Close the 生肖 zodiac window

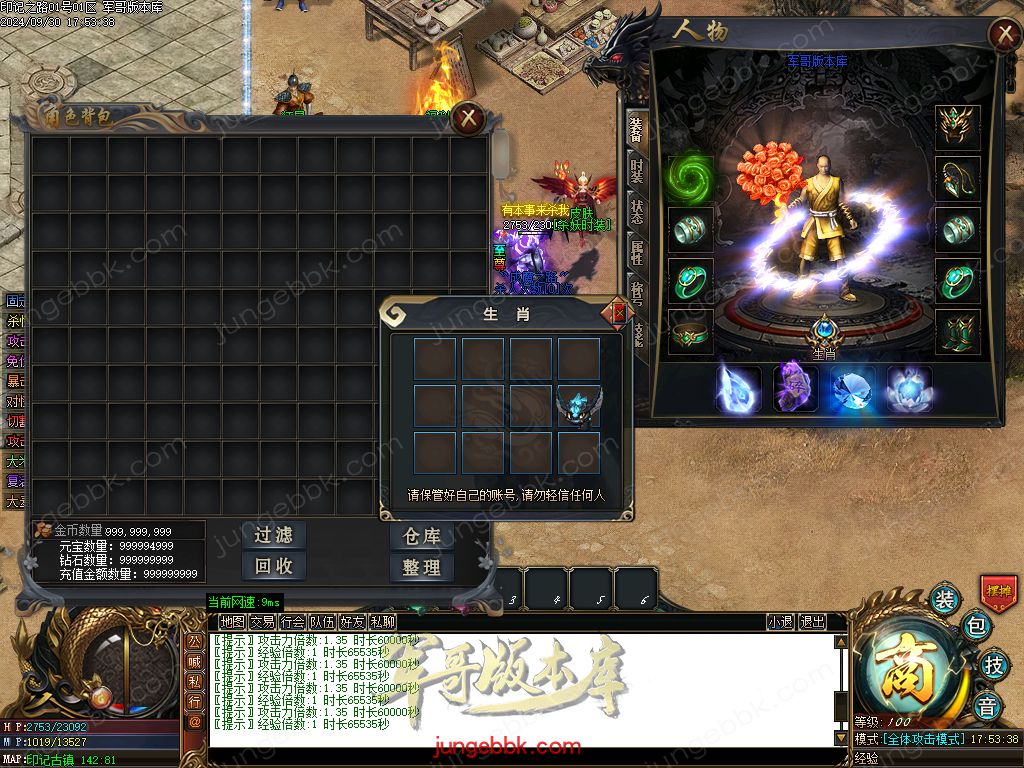pos(619,313)
